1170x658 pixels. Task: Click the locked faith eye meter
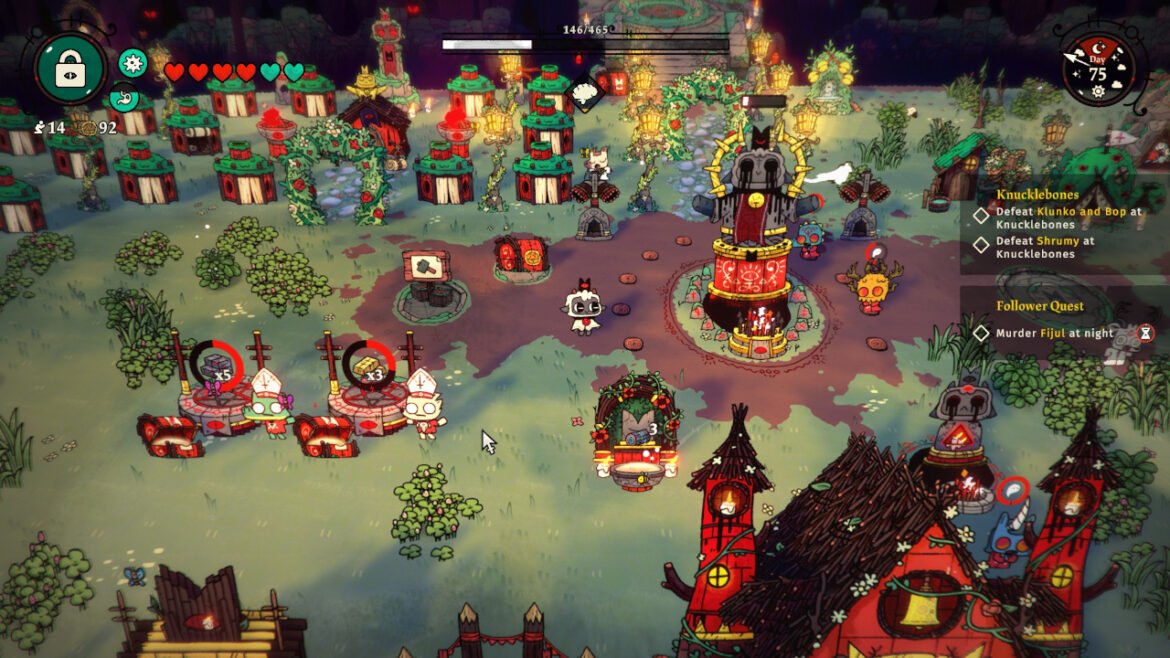[x=70, y=69]
